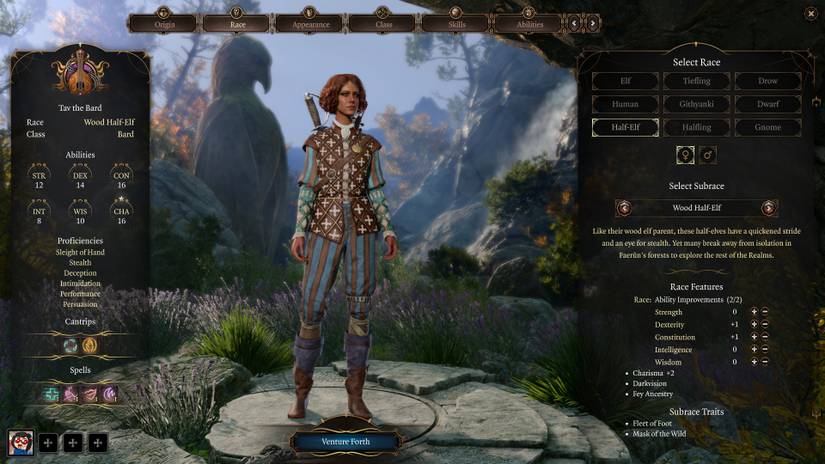
Task: Pick the Dwarf race
Action: [x=768, y=104]
